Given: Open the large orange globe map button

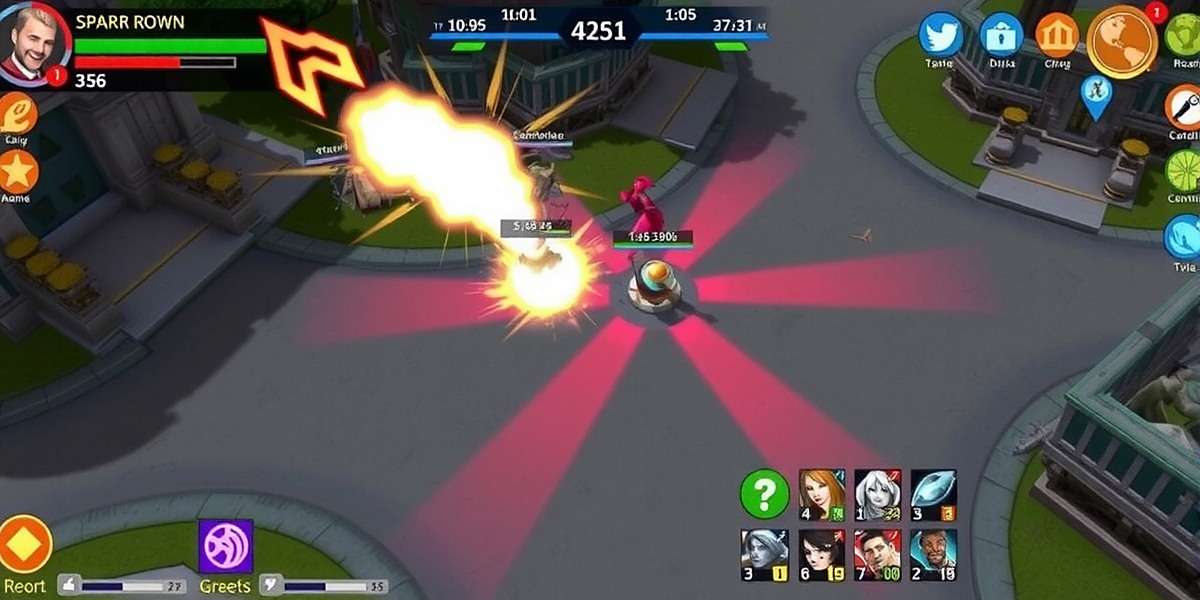Looking at the screenshot, I should click(1121, 41).
